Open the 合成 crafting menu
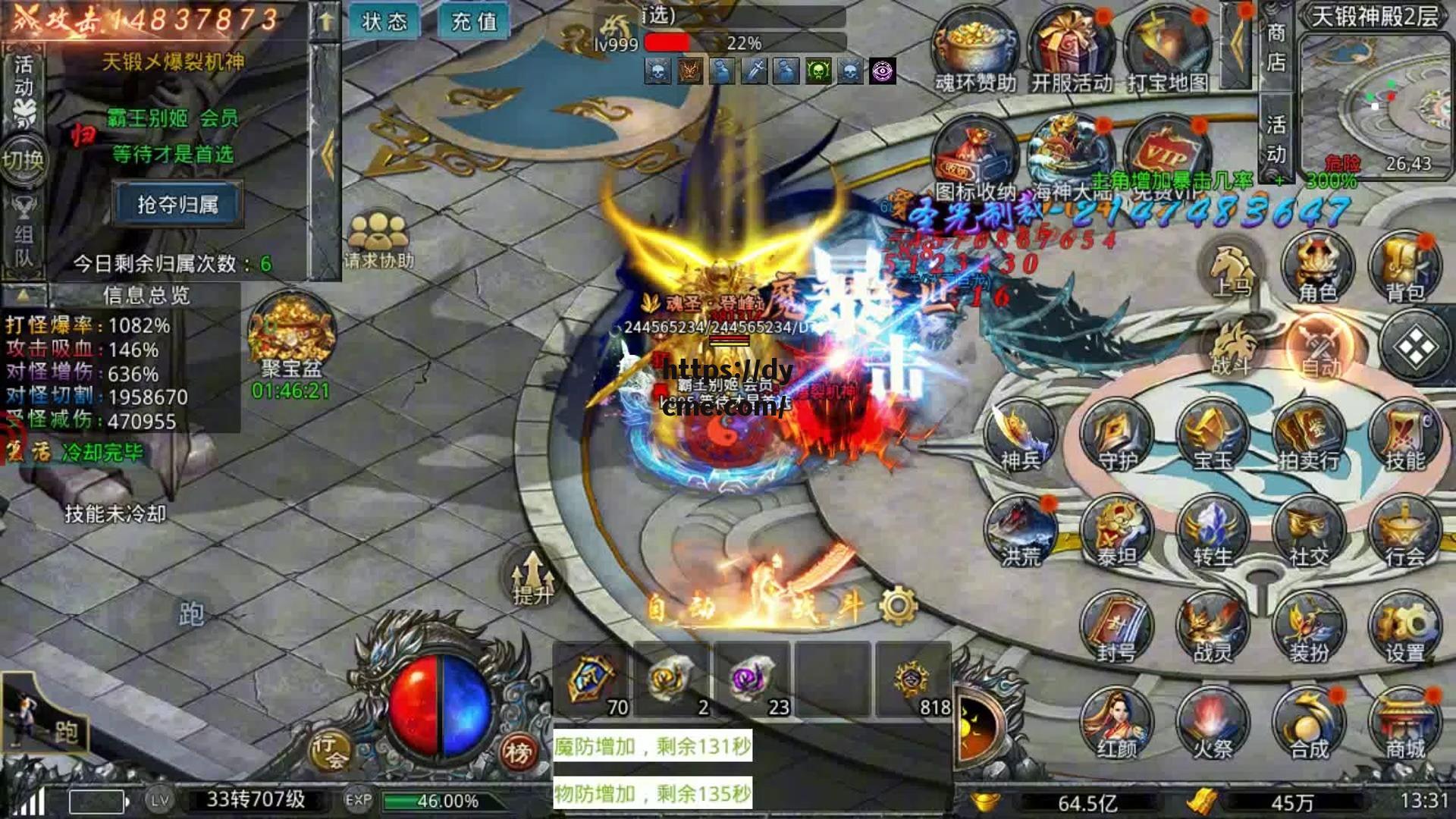 [x=1309, y=724]
